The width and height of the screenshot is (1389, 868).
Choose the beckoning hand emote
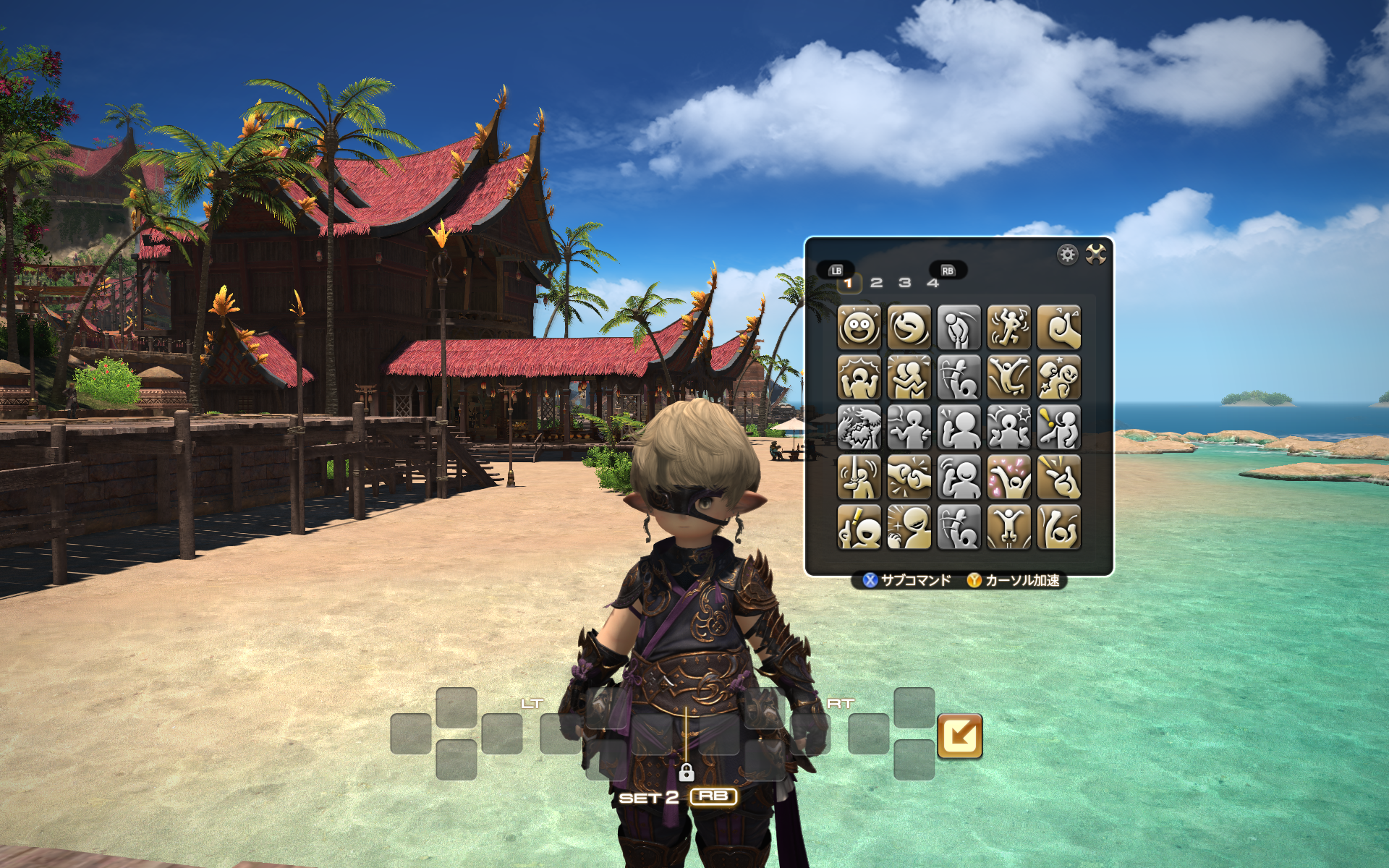pyautogui.click(x=1058, y=327)
